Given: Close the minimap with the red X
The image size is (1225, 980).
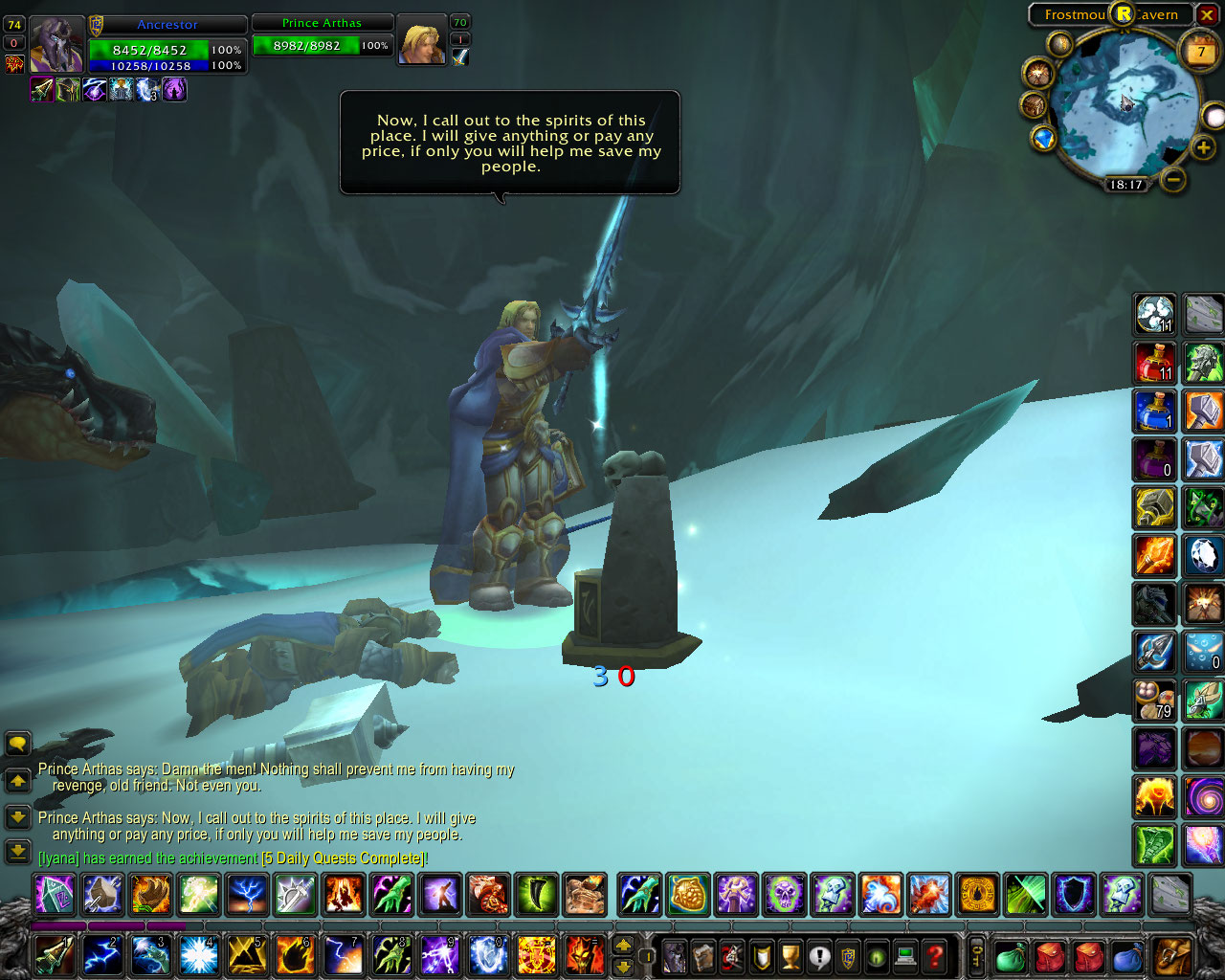Looking at the screenshot, I should [x=1208, y=15].
